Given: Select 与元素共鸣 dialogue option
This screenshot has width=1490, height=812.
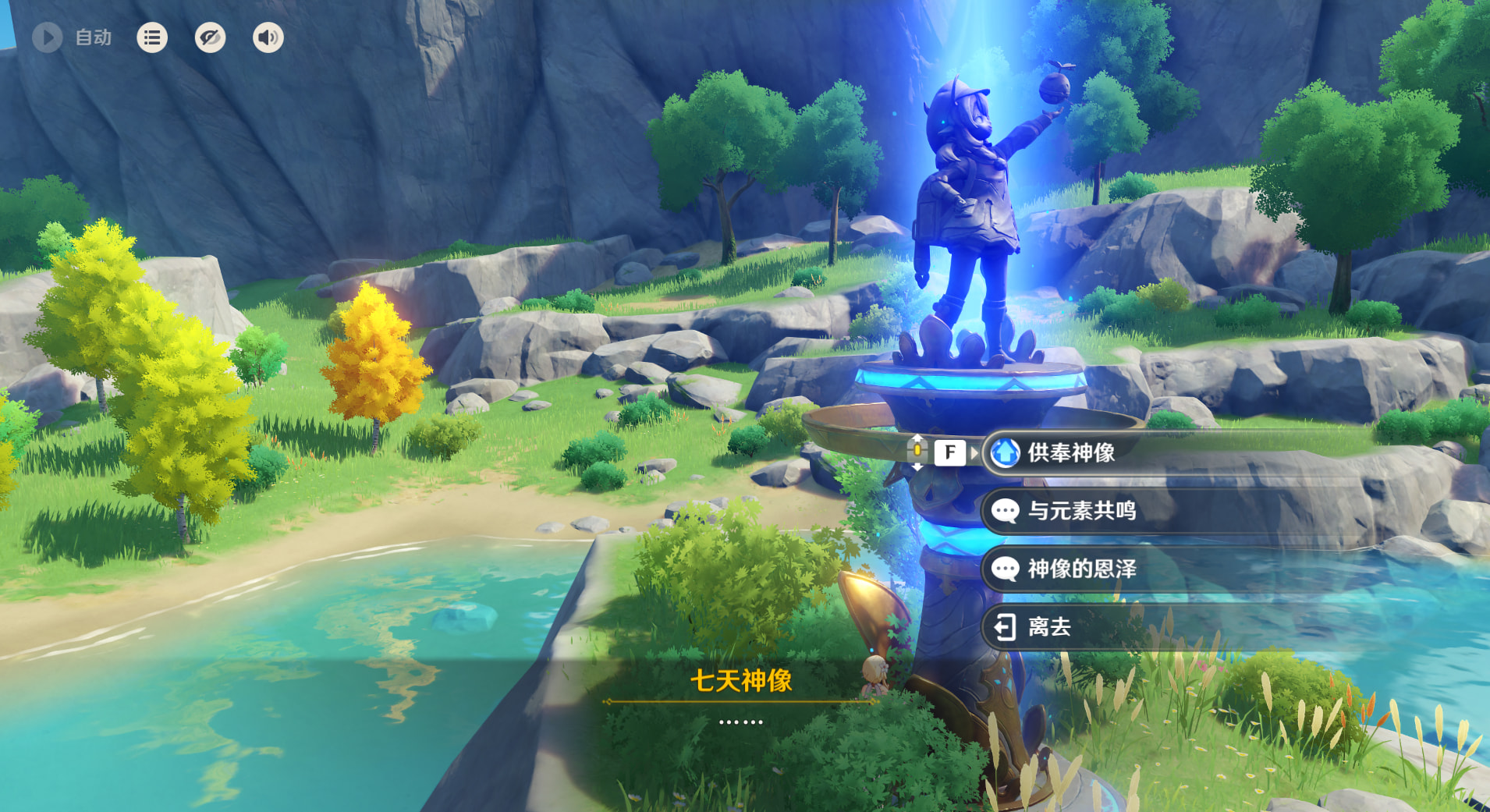Looking at the screenshot, I should 1081,511.
